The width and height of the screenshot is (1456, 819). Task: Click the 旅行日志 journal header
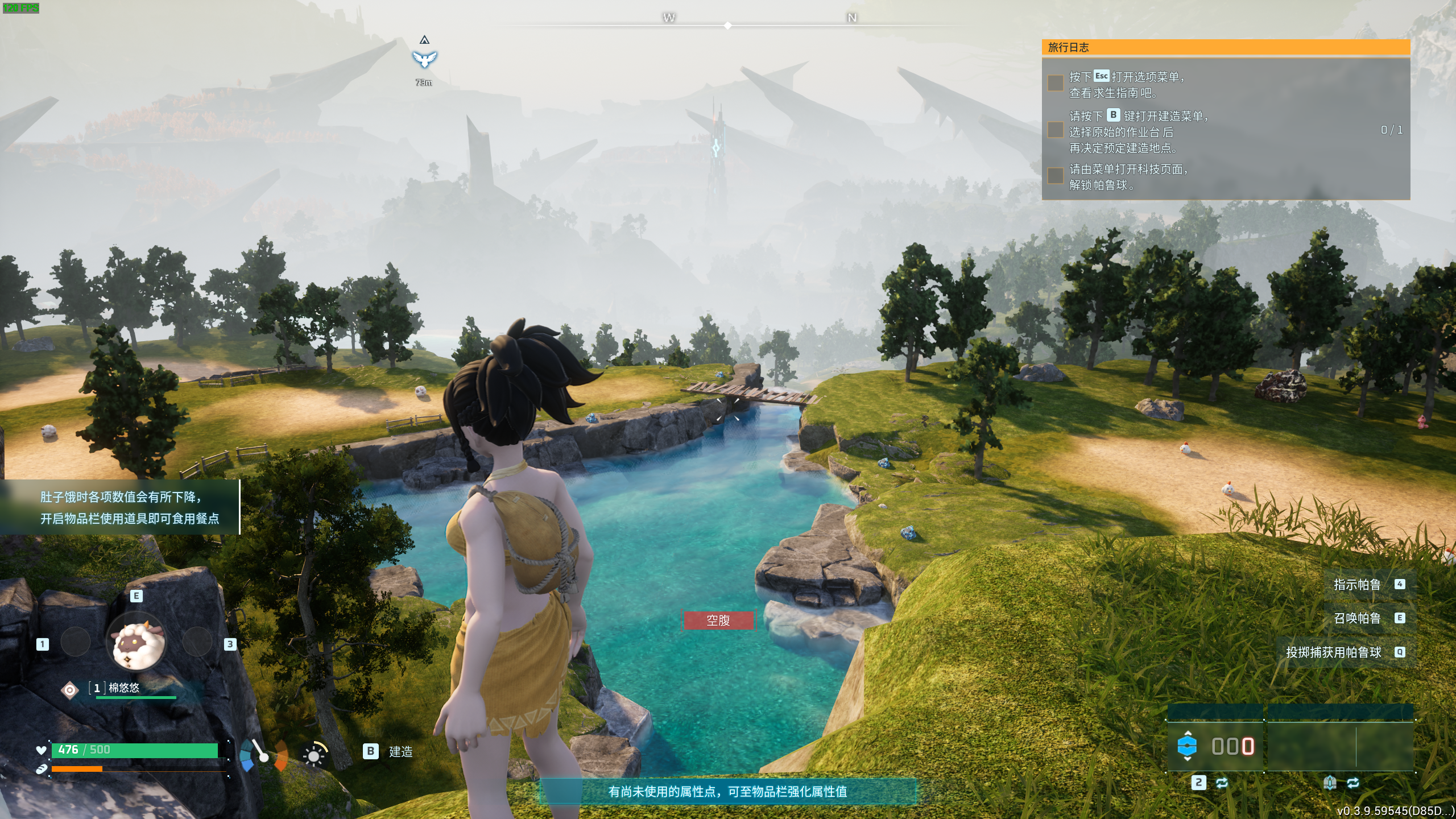click(1225, 48)
